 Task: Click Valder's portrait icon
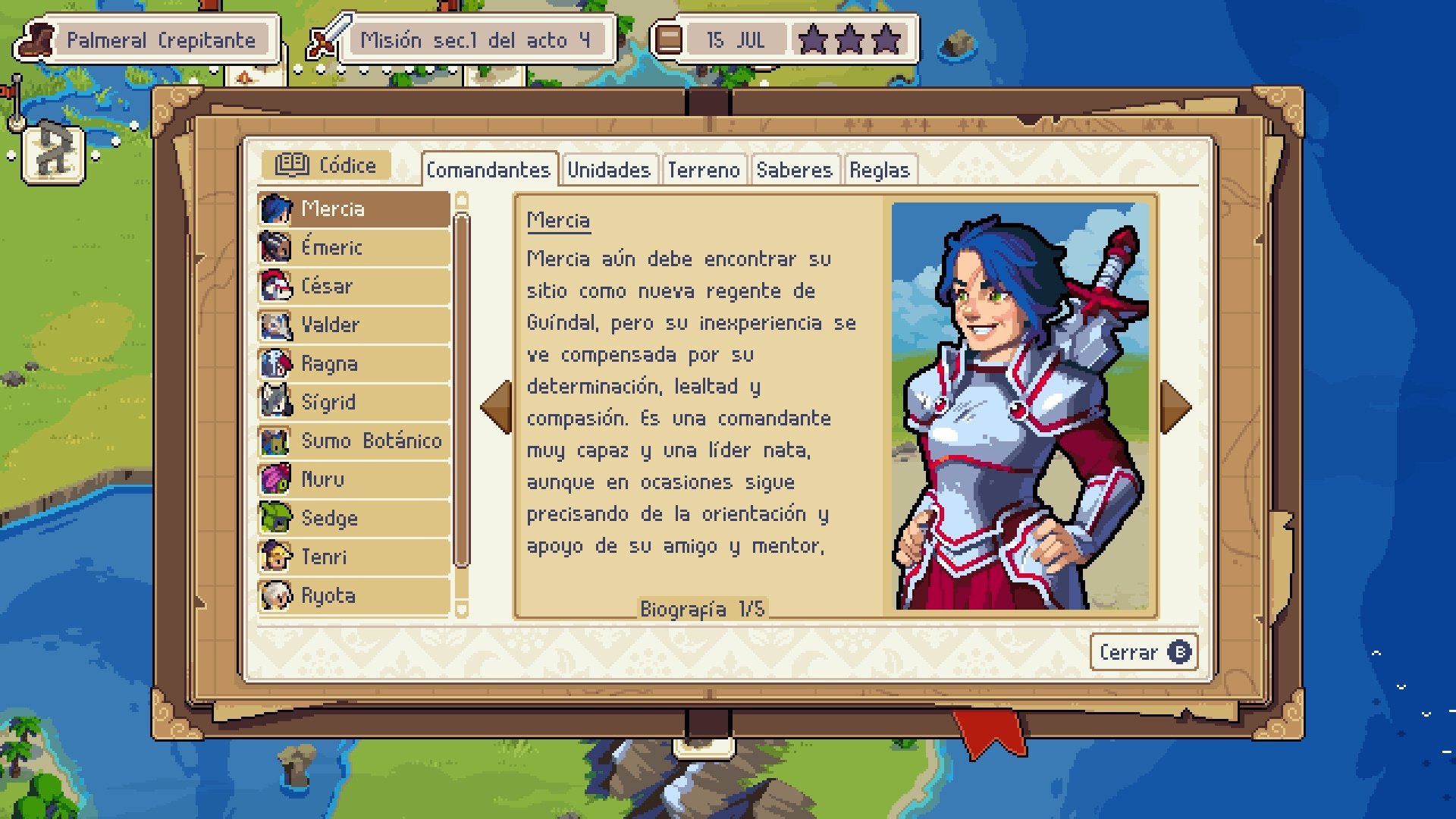tap(278, 325)
